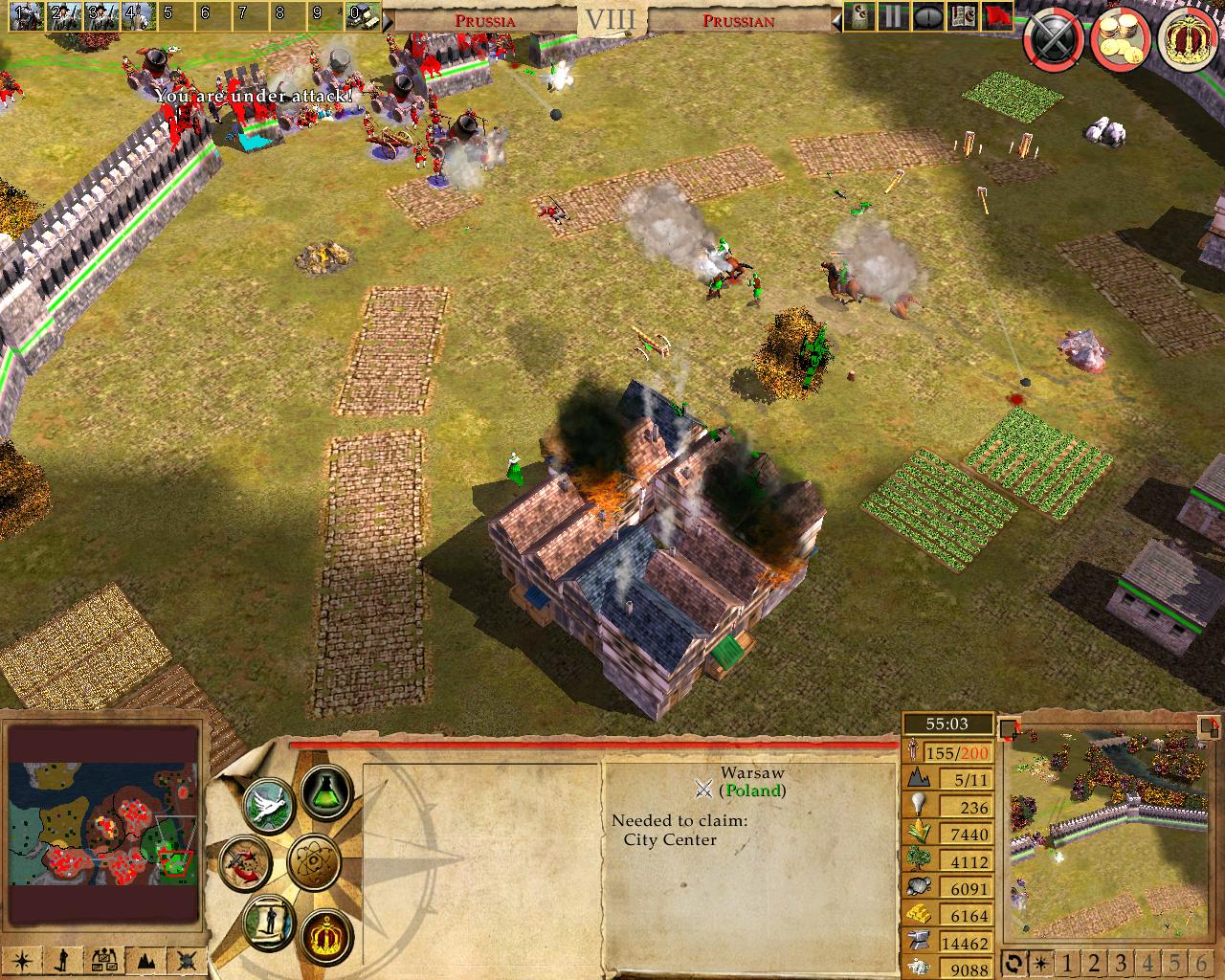1225x980 pixels.
Task: Open the white dove diplomacy button
Action: (267, 805)
